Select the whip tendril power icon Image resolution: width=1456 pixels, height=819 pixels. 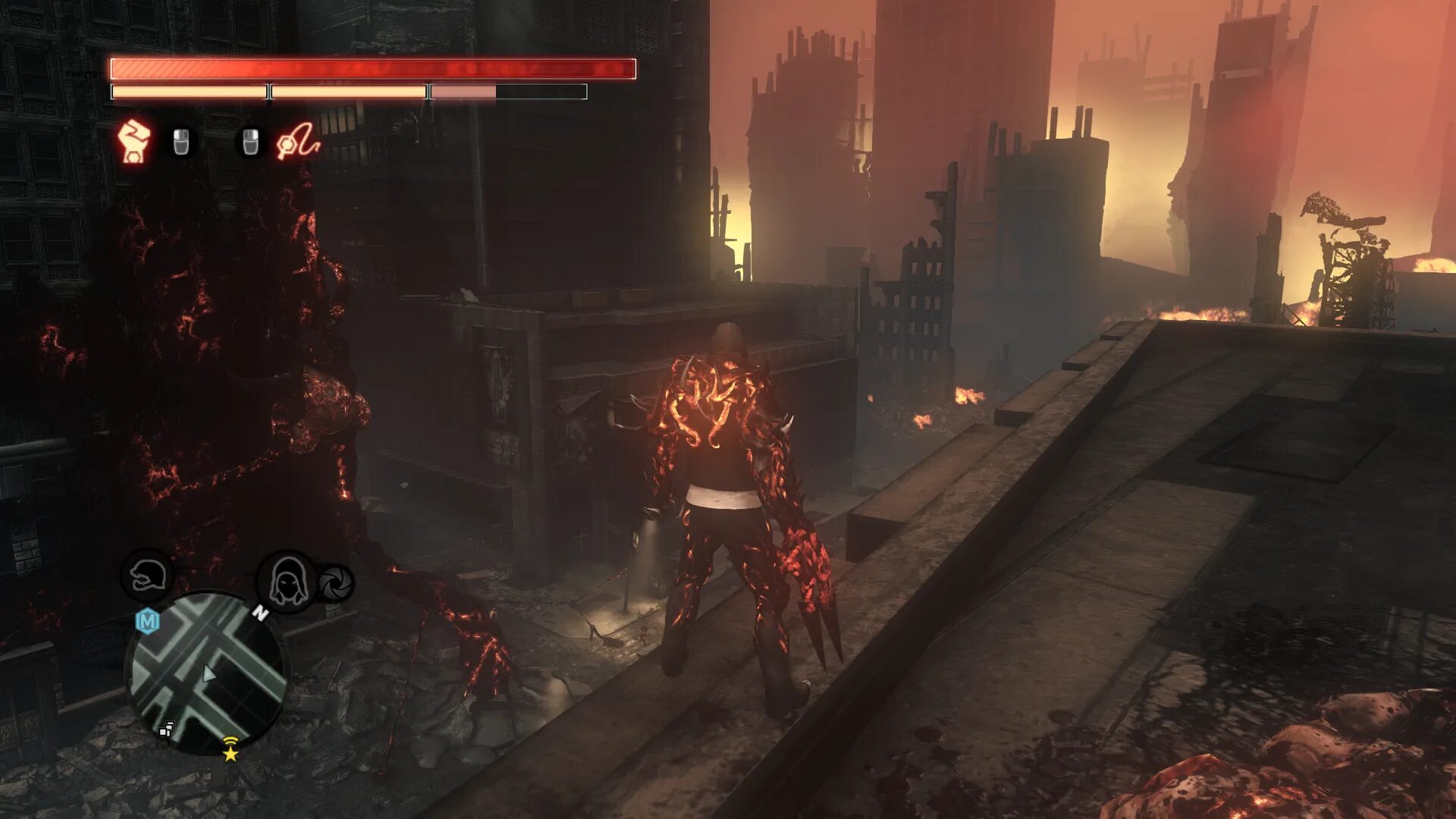297,141
